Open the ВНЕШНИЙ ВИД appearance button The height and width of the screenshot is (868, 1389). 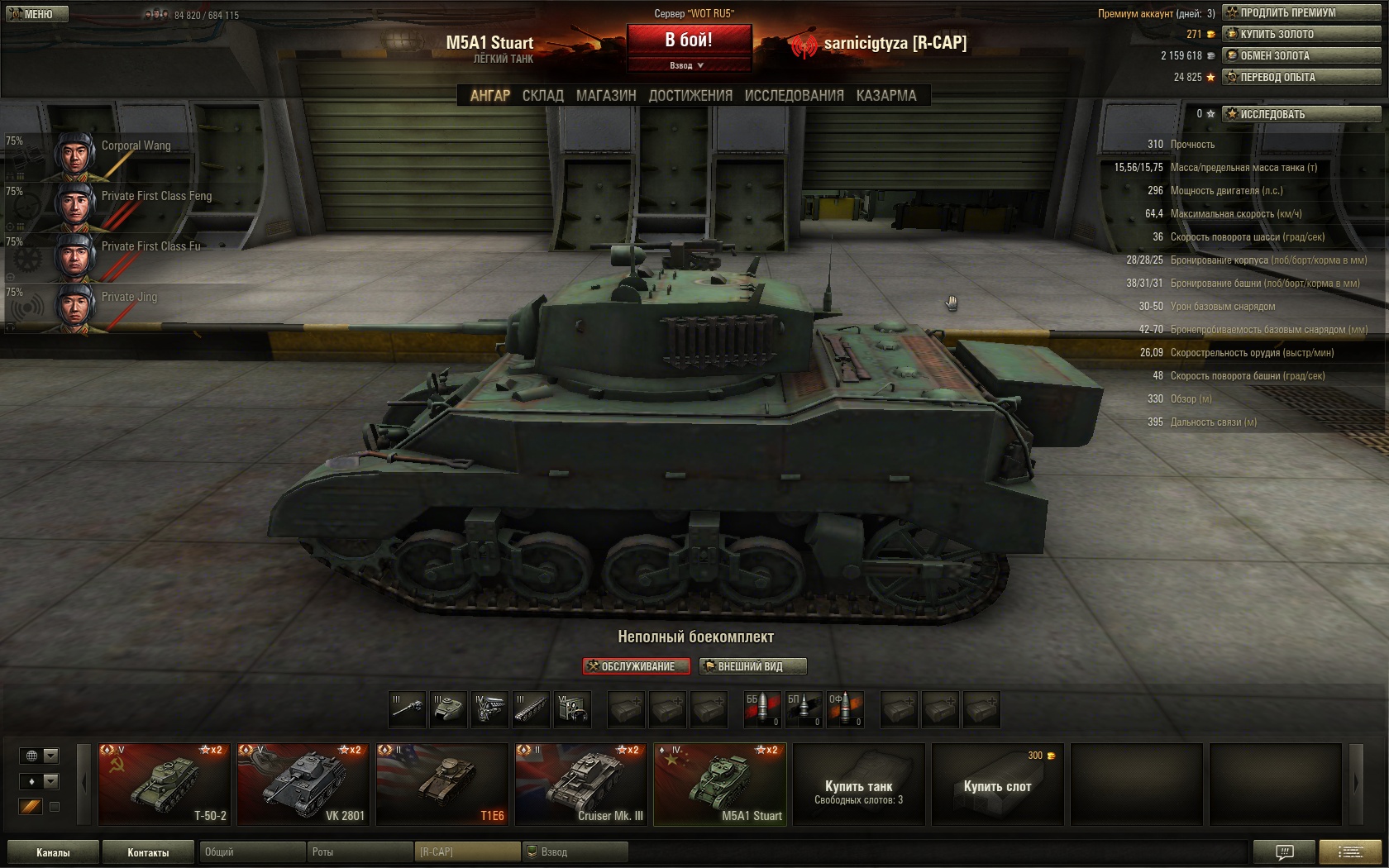click(x=752, y=666)
